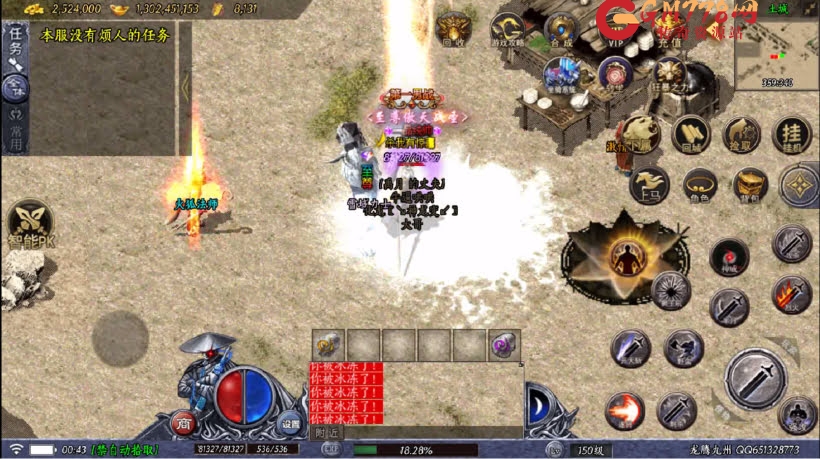The image size is (820, 459).
Task: Use the purple swirl item in hotbar
Action: pos(503,345)
